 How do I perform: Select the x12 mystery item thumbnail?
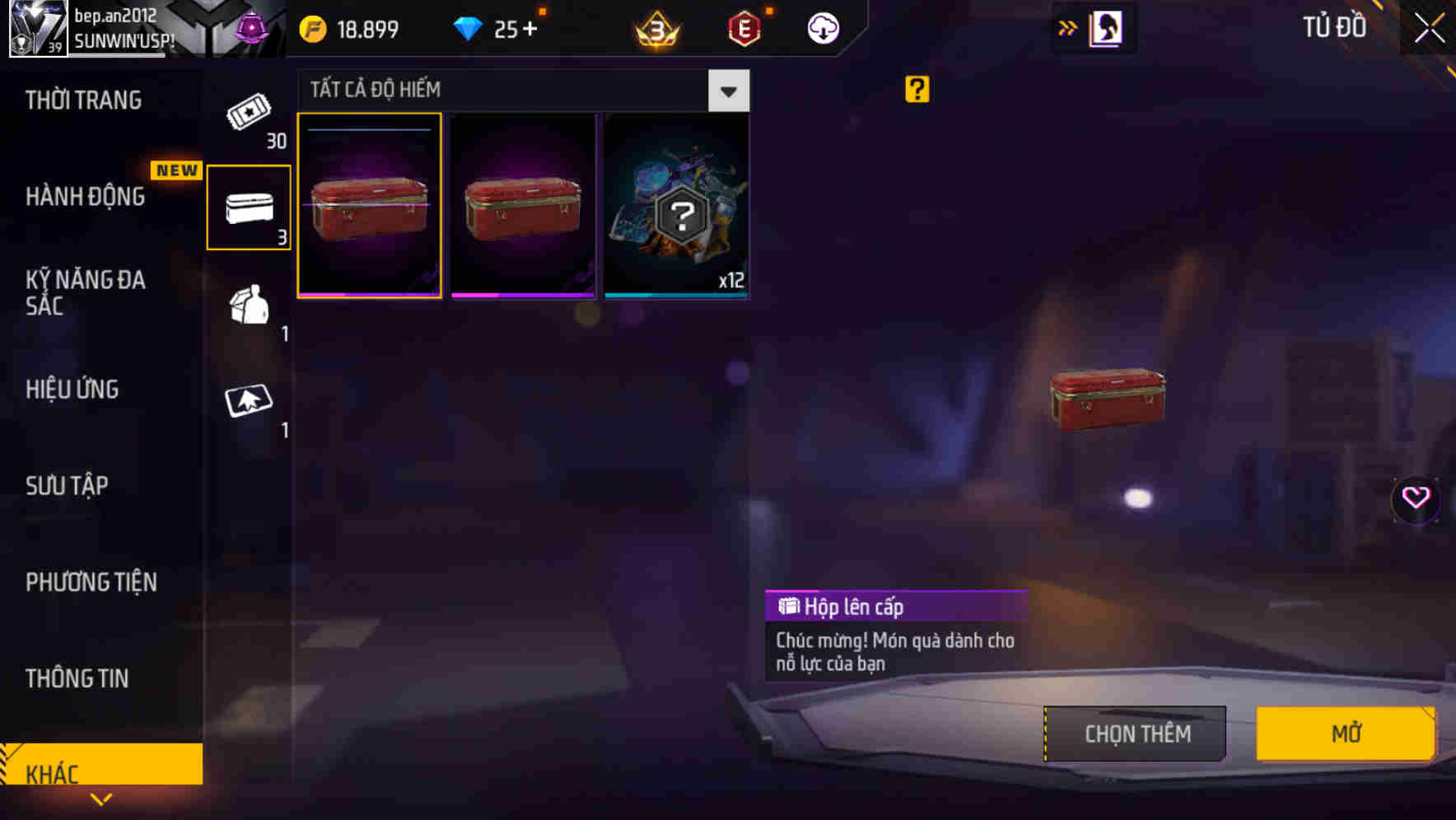tap(675, 205)
